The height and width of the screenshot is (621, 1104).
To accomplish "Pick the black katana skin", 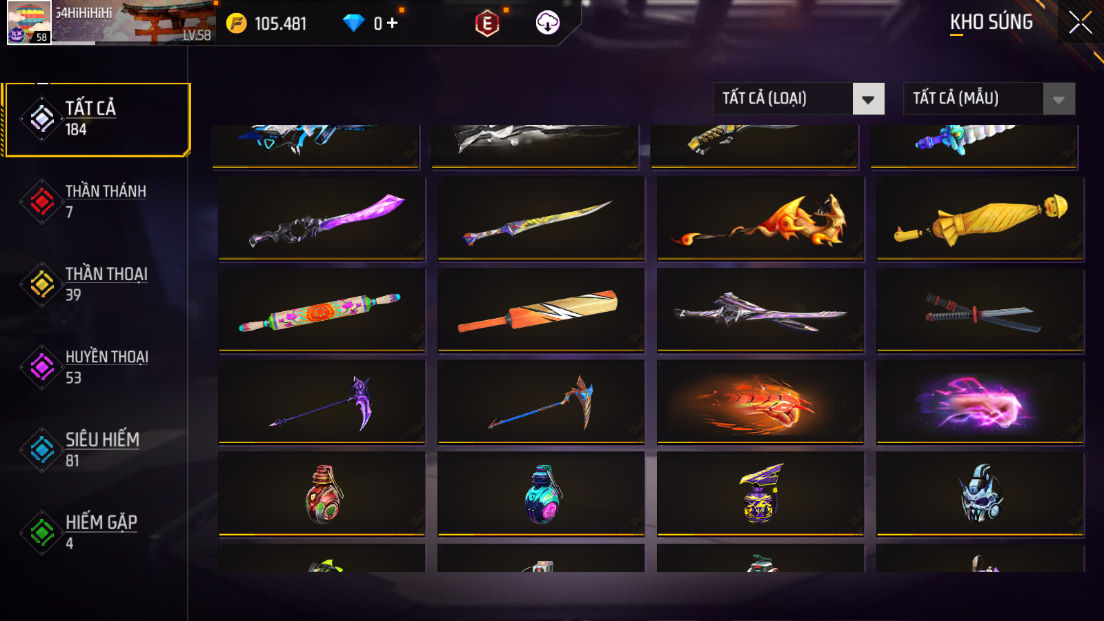I will [980, 310].
